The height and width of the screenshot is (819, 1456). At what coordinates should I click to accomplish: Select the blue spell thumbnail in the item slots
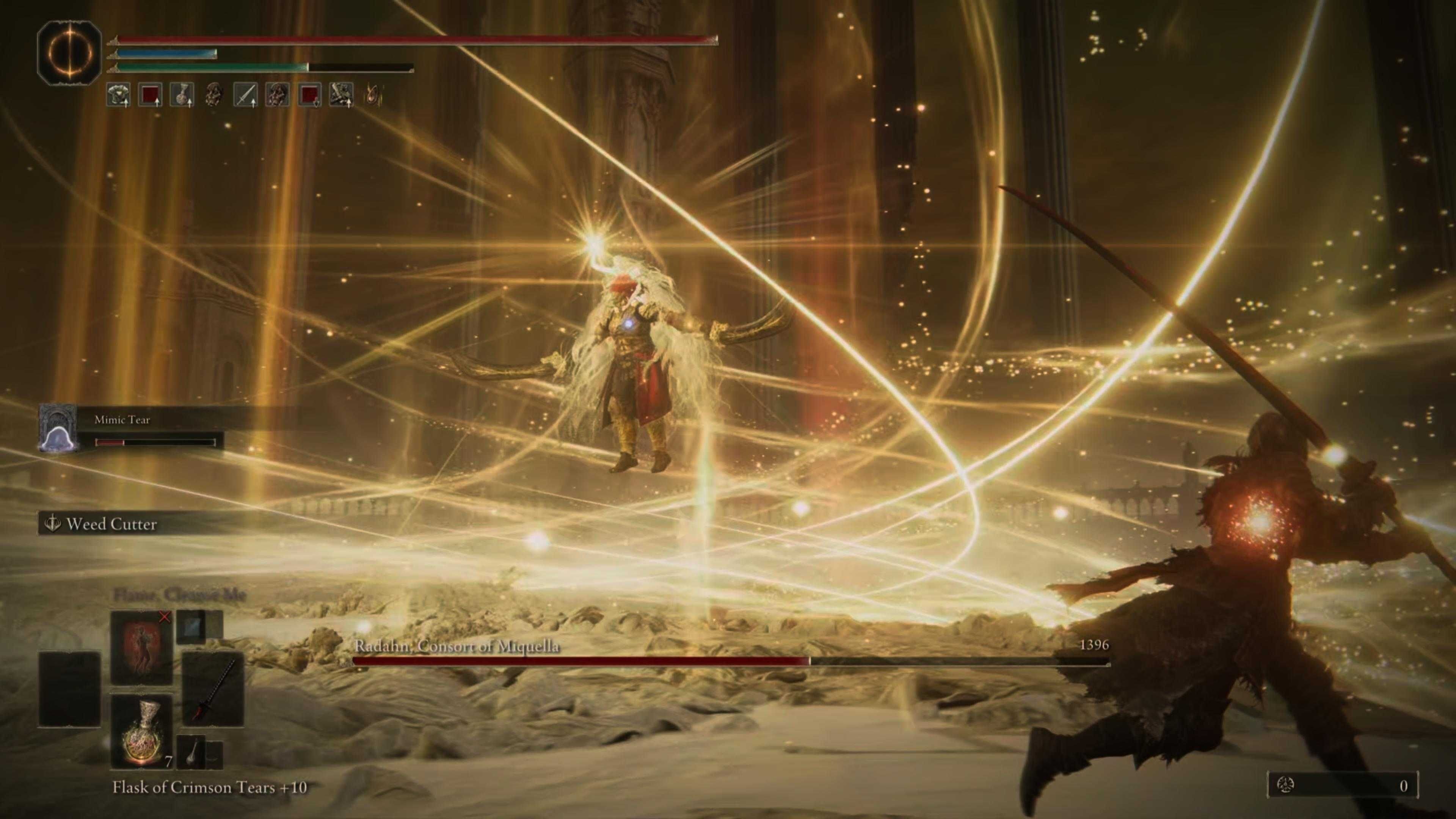click(190, 628)
